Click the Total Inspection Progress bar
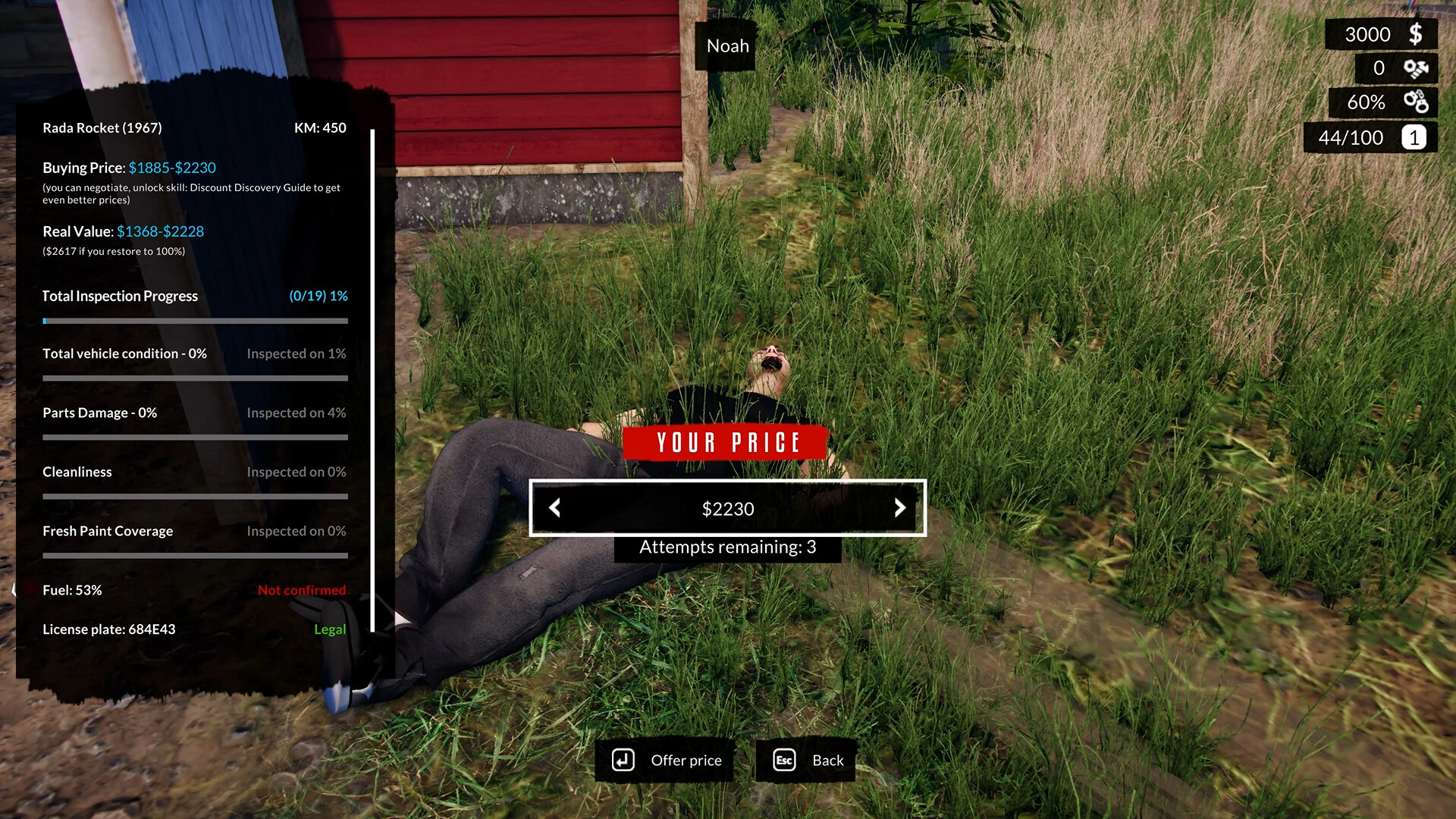 [195, 320]
